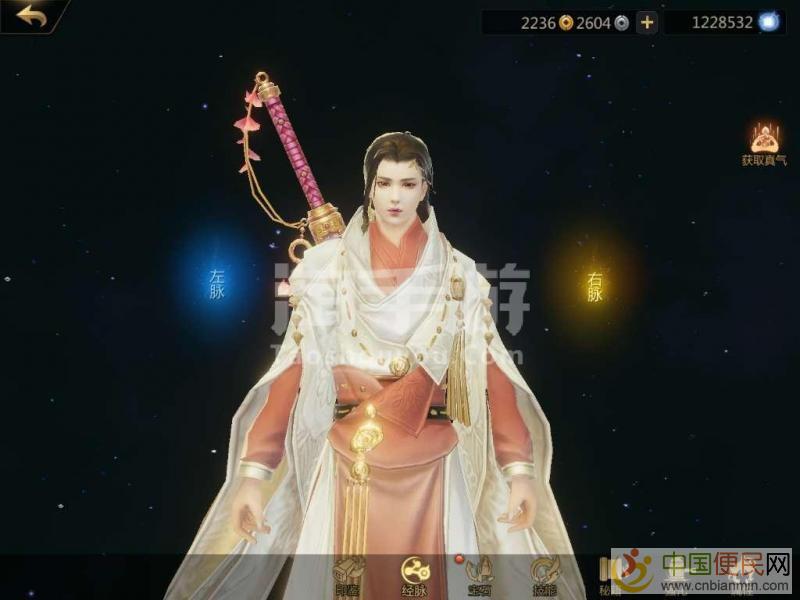Go back with the return arrow

point(30,15)
